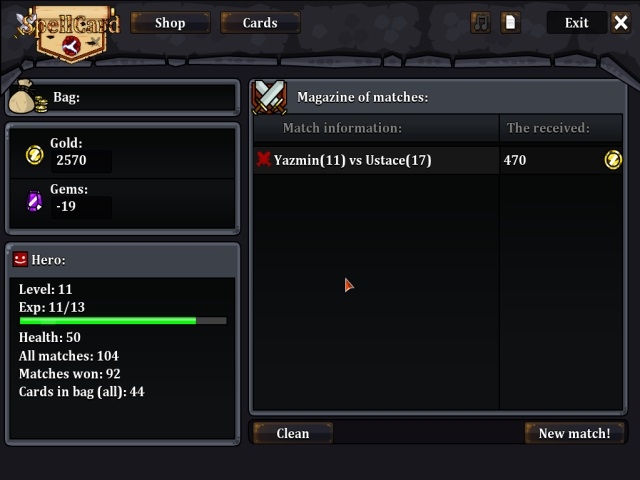Close the game with the X button

621,22
